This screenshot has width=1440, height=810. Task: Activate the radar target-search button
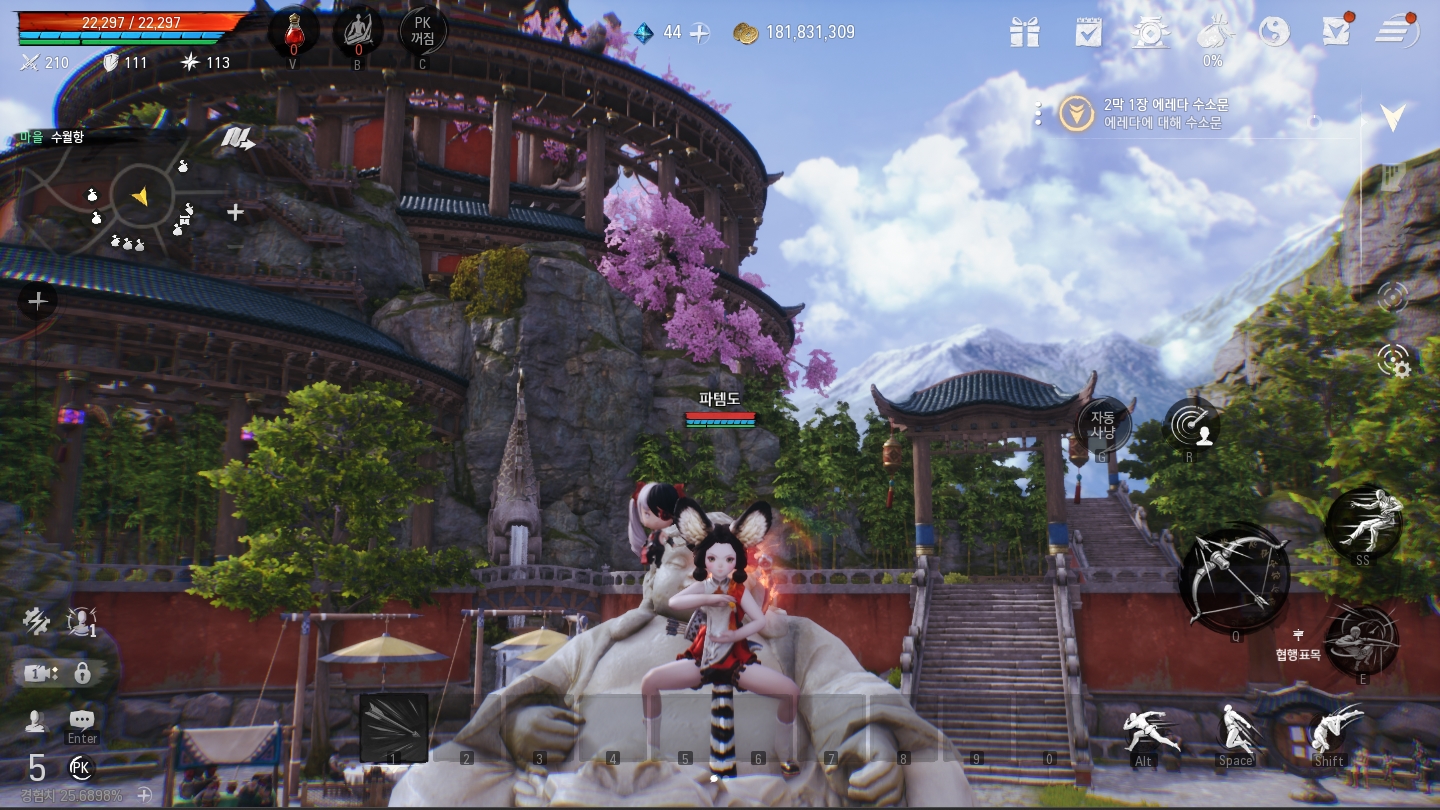click(x=1191, y=426)
